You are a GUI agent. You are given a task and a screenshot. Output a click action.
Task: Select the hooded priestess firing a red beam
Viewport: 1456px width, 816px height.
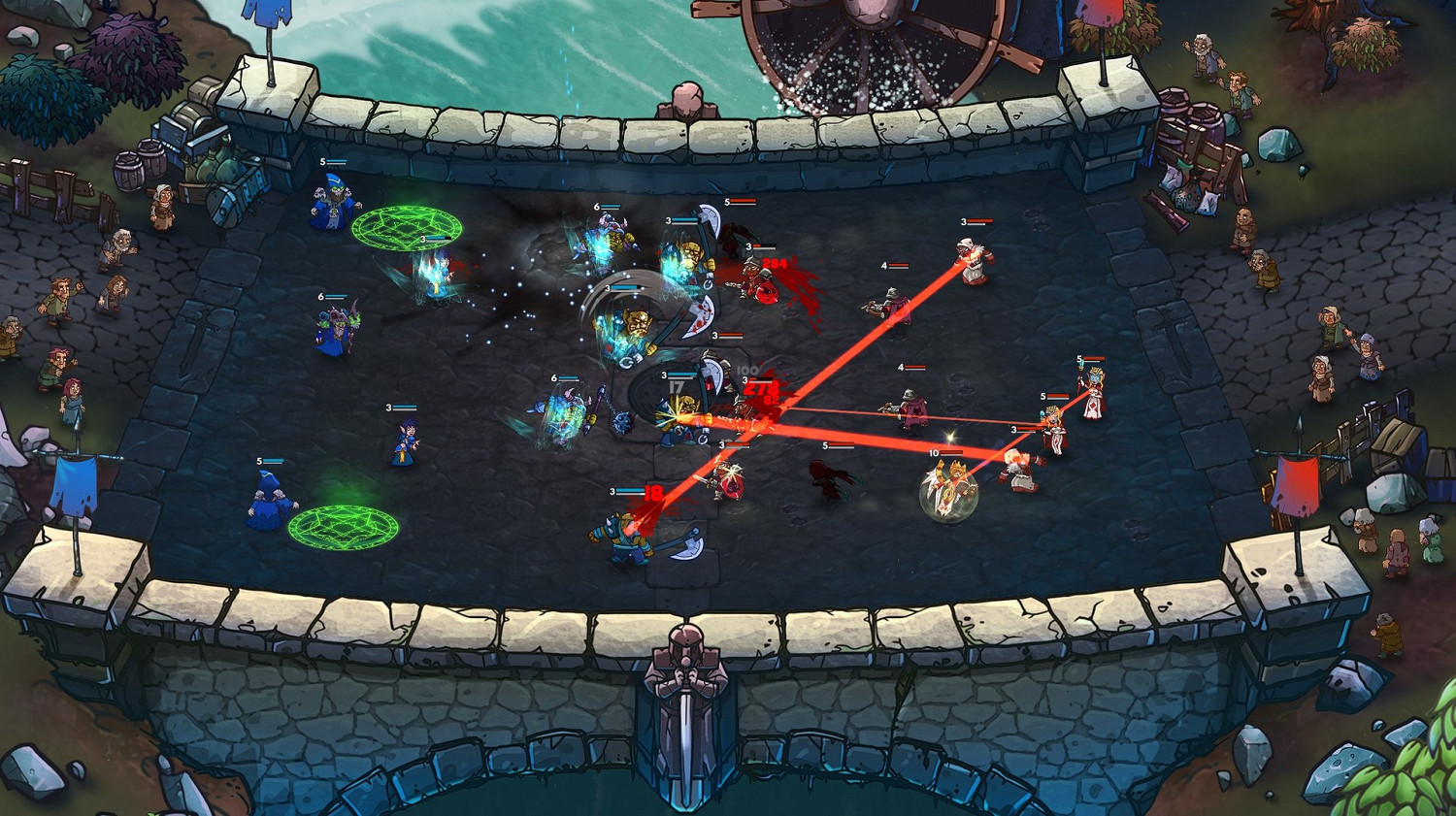pyautogui.click(x=973, y=264)
